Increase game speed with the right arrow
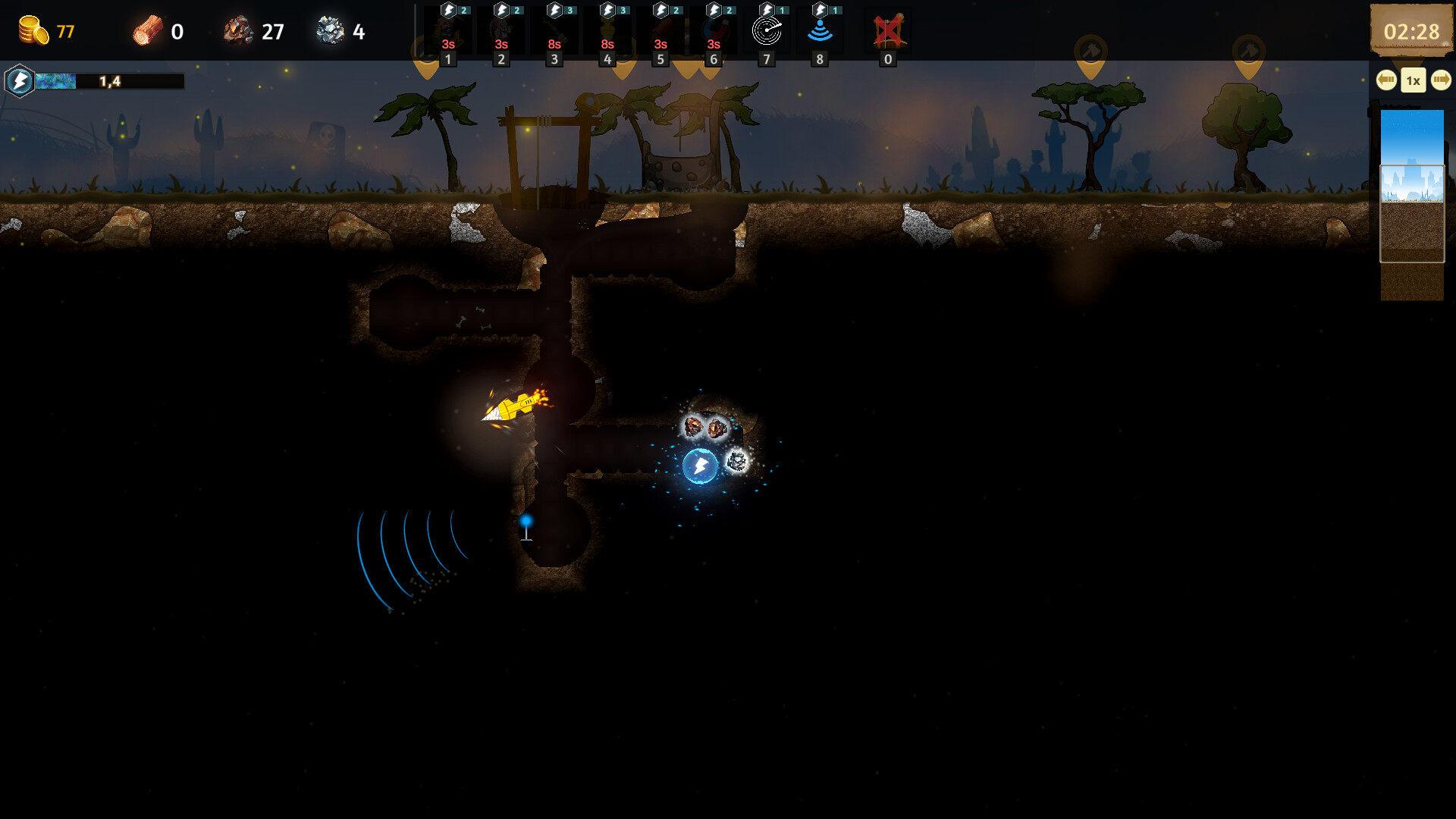Image resolution: width=1456 pixels, height=819 pixels. click(1441, 80)
